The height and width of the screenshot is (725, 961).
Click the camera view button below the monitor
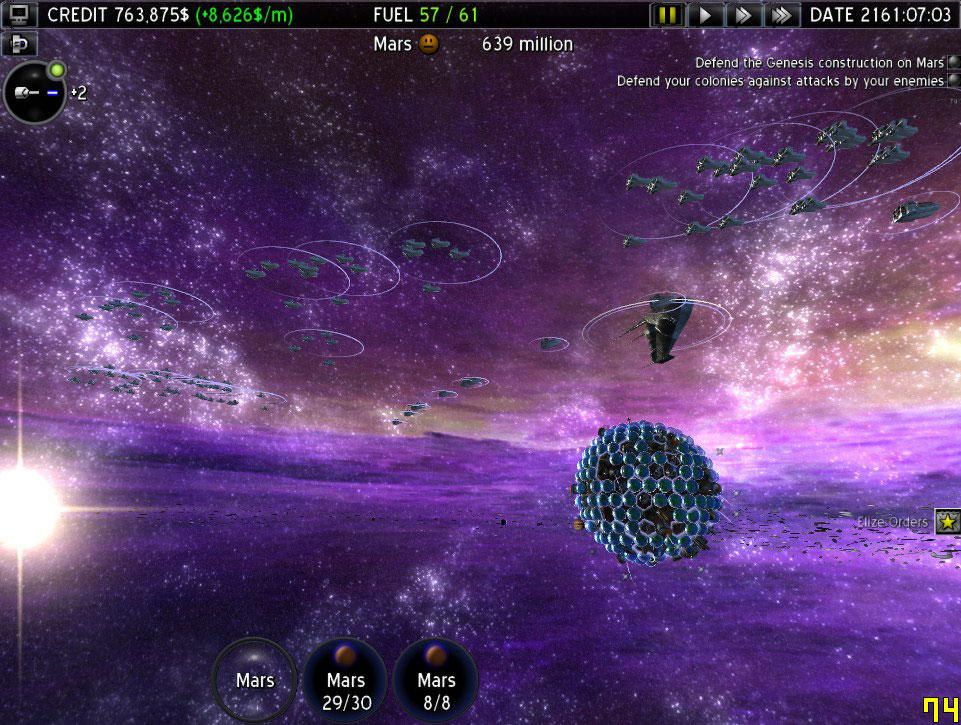(x=19, y=44)
